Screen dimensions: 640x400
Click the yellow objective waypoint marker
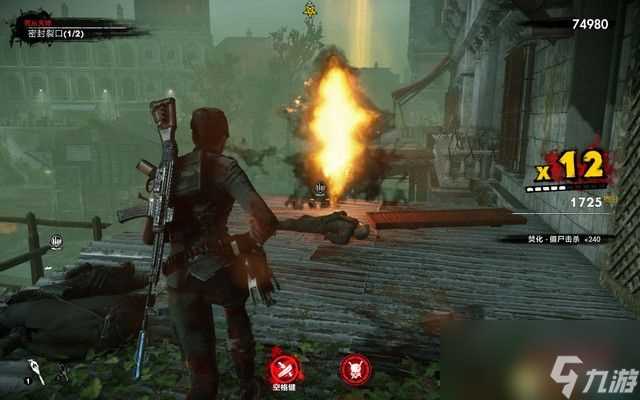click(x=310, y=9)
